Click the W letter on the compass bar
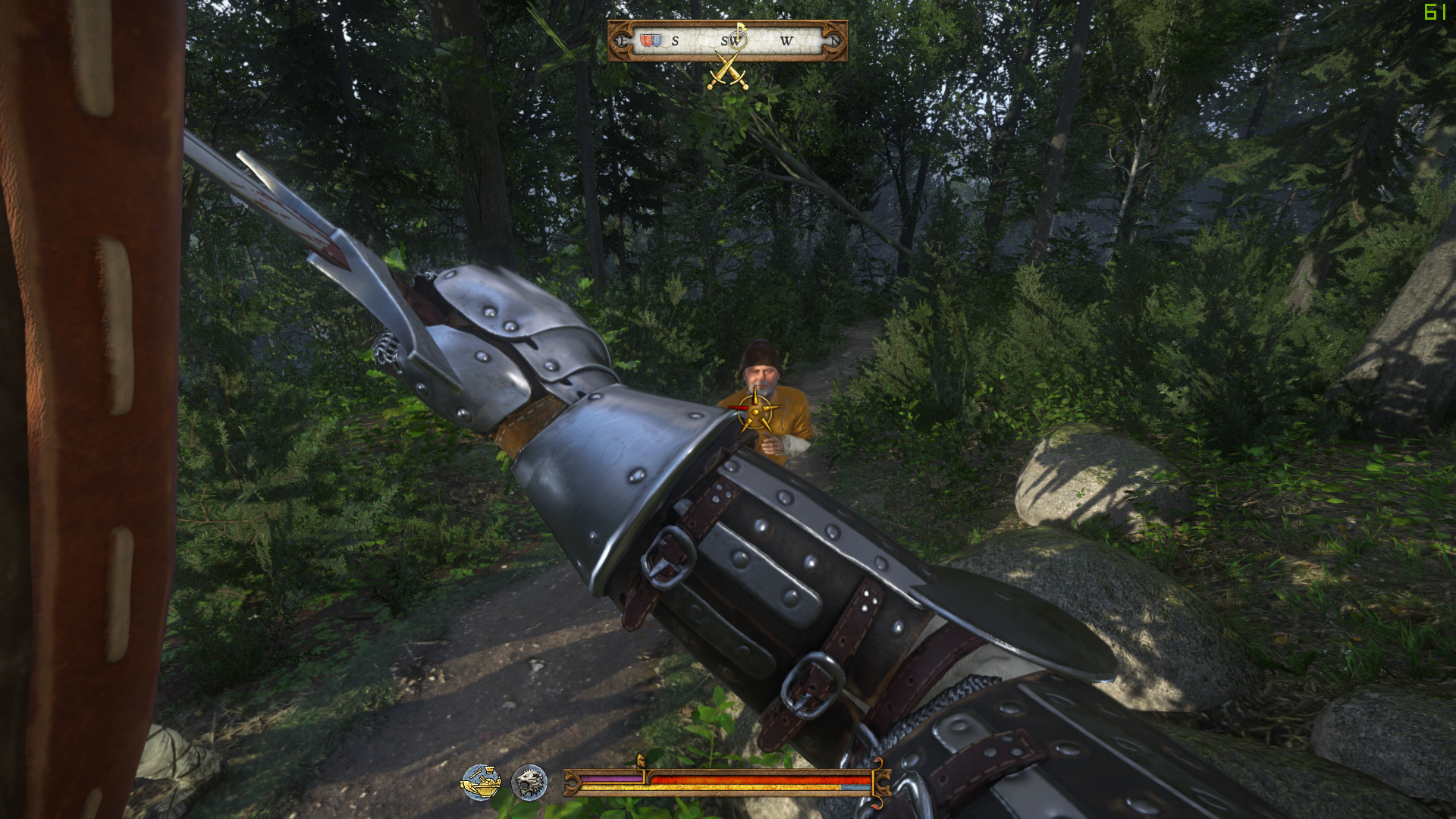 [787, 40]
